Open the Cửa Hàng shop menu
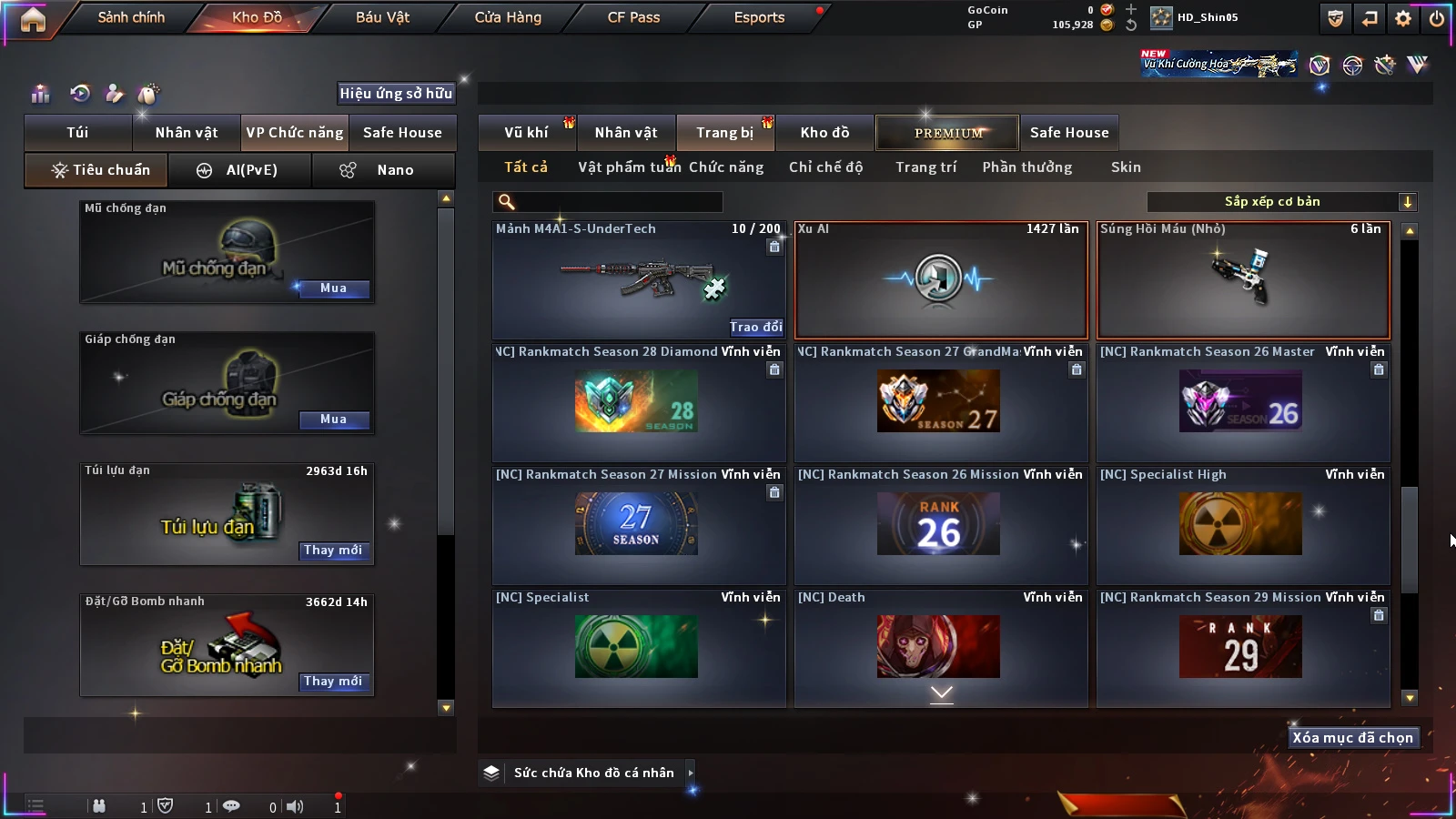 (508, 17)
